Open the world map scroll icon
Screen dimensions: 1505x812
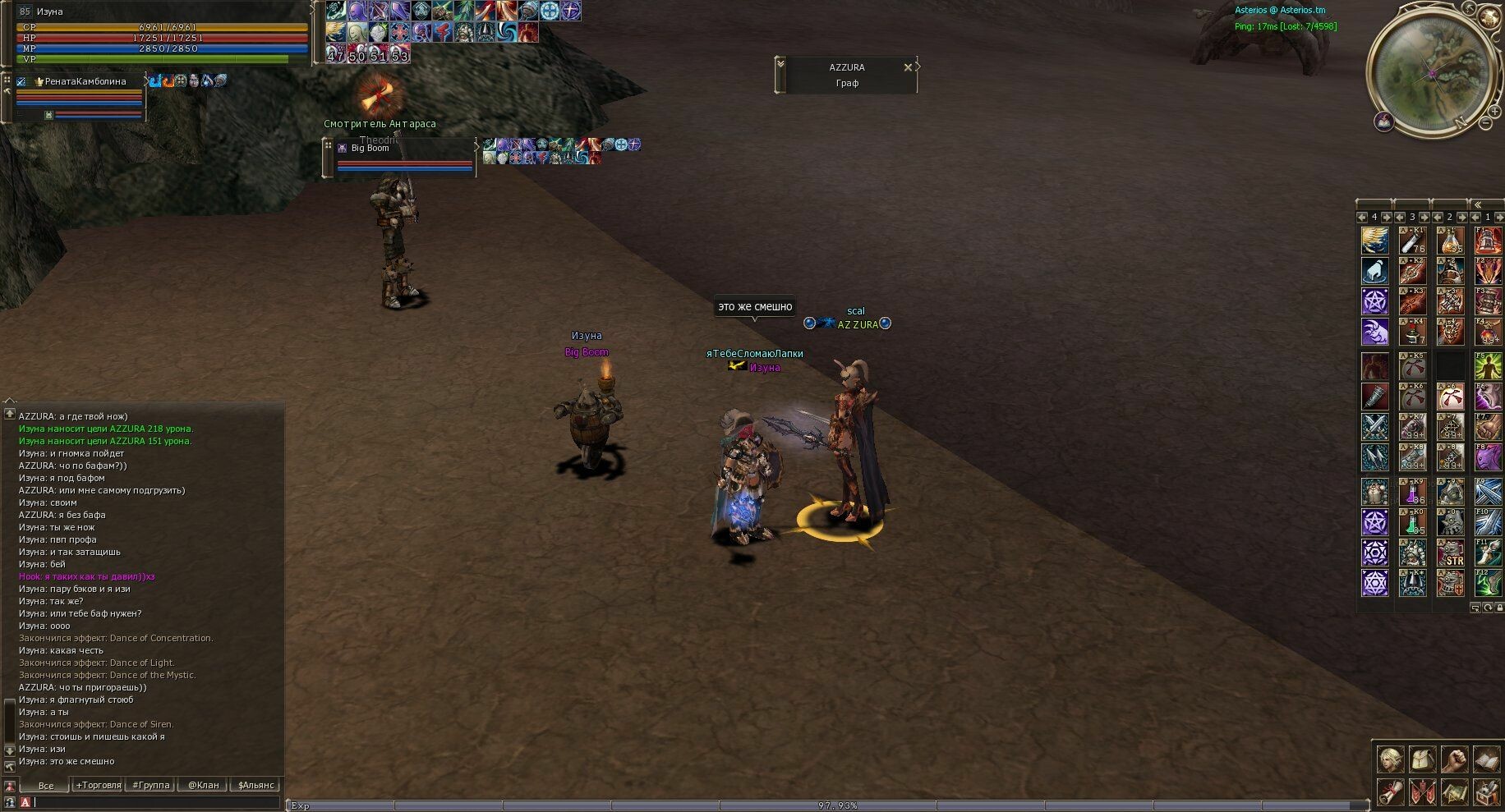[1454, 792]
